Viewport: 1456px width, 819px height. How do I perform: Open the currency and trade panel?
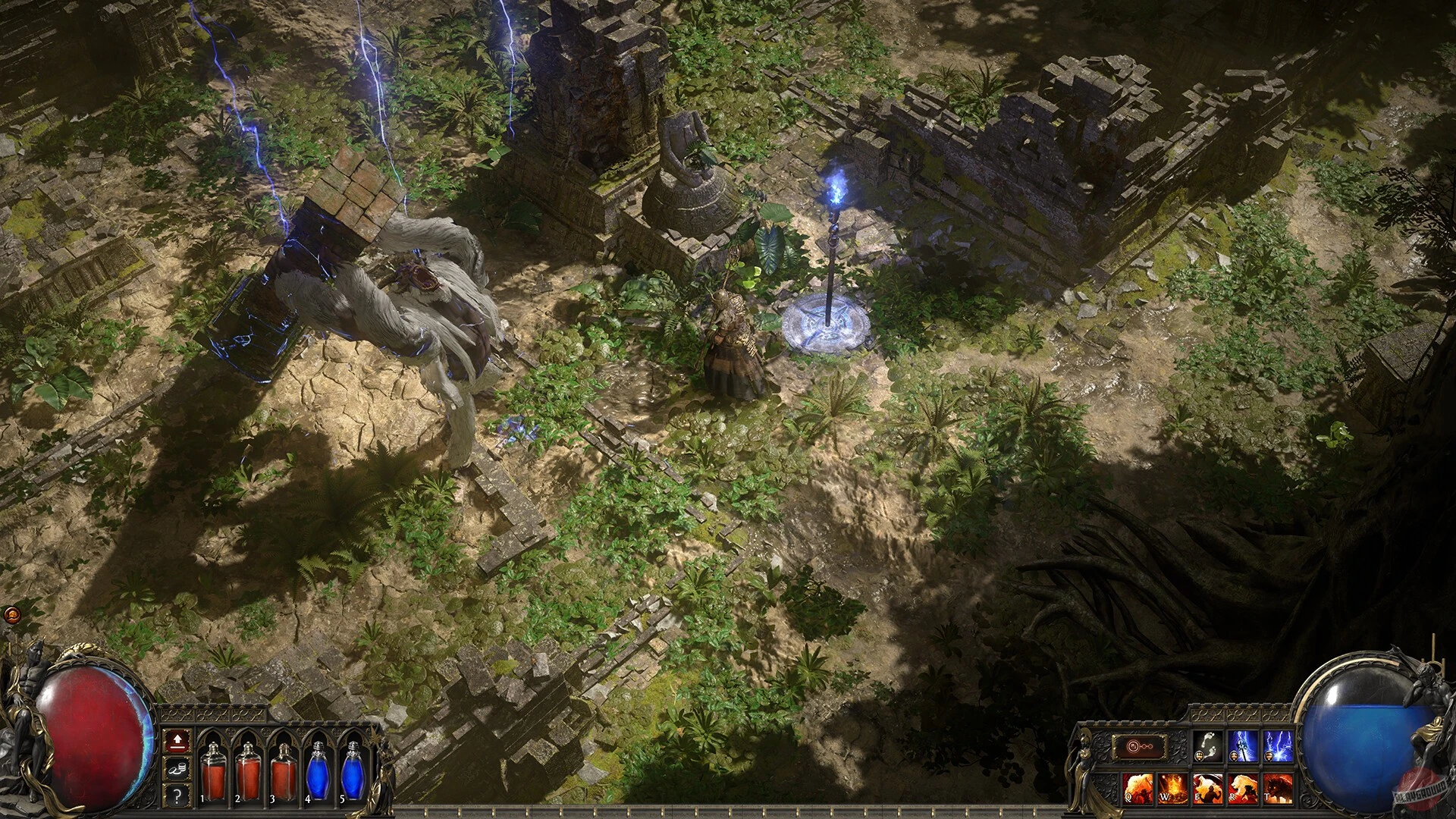point(177,770)
